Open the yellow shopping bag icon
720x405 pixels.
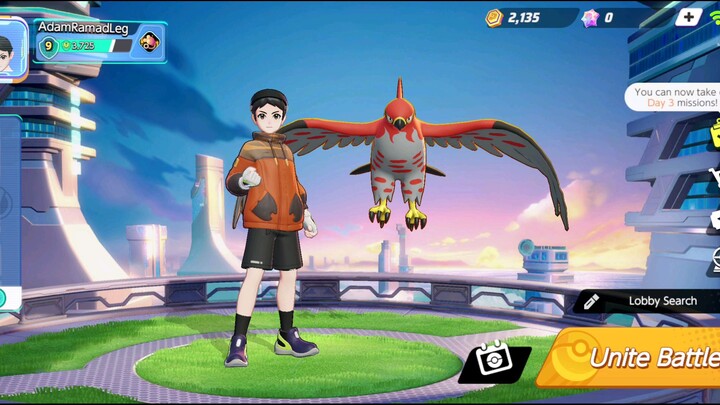point(713,134)
